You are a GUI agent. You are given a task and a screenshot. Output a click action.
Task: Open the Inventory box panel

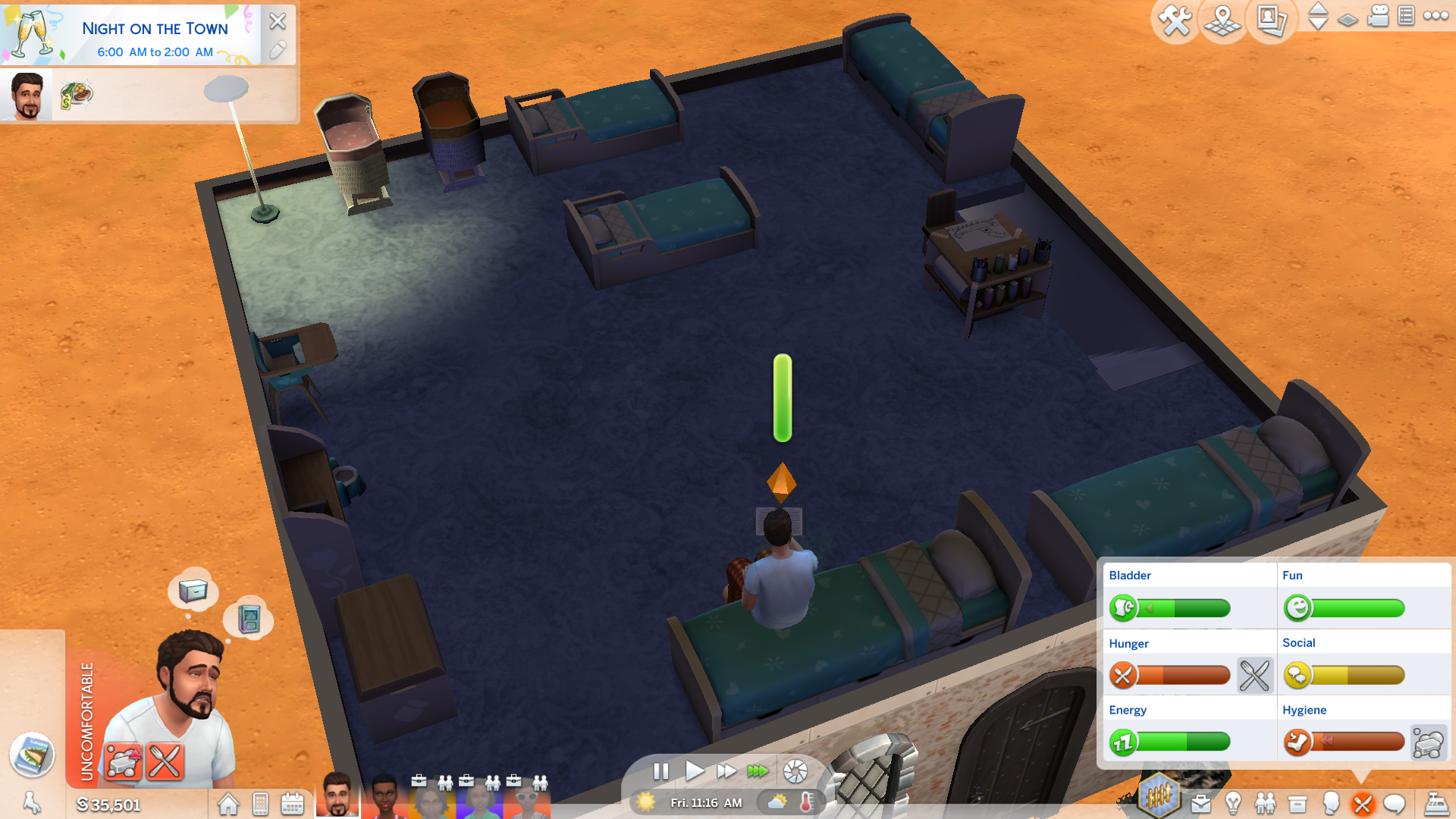coord(1298,803)
